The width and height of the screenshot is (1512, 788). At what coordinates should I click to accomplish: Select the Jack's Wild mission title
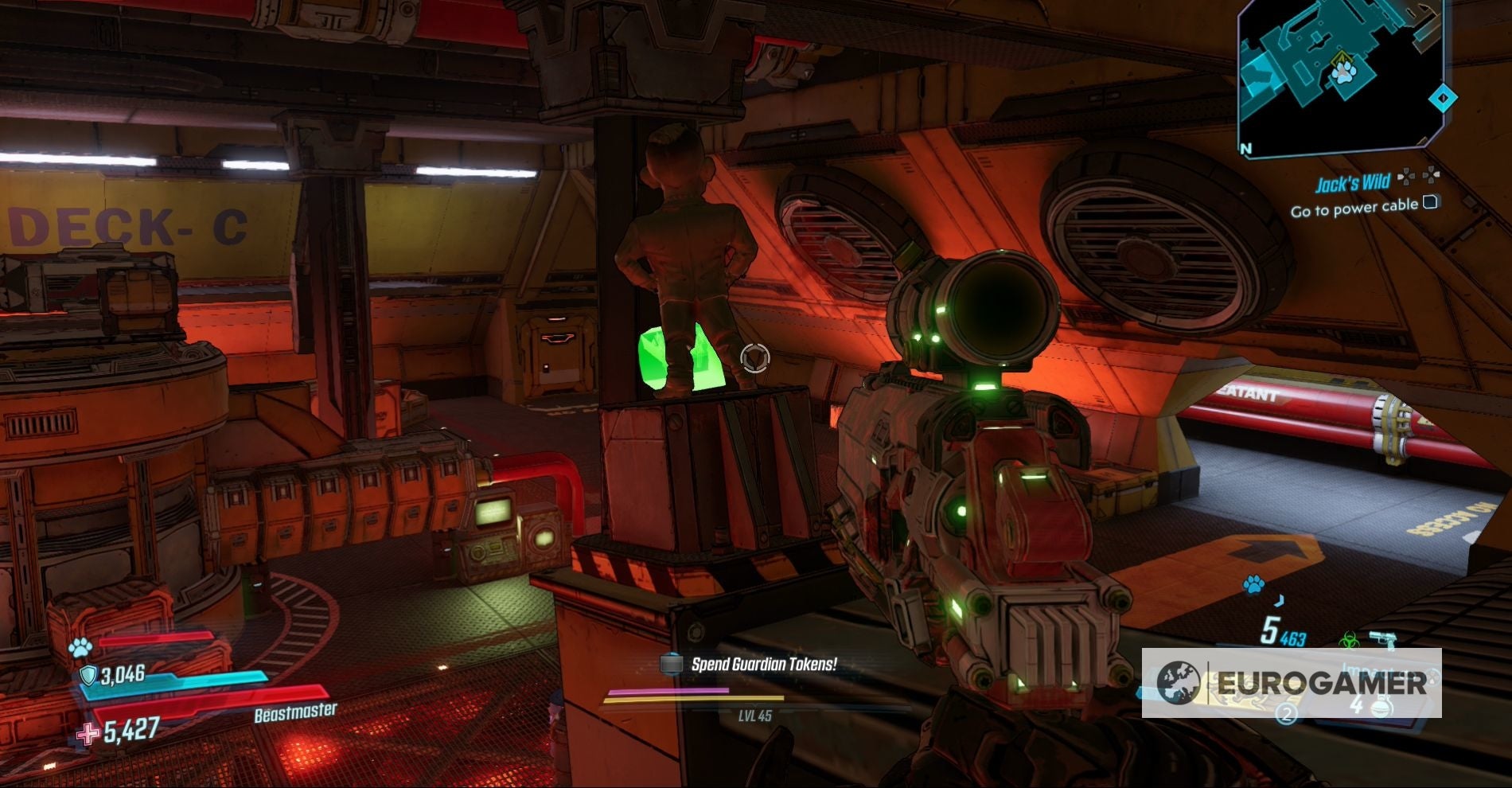pyautogui.click(x=1354, y=183)
